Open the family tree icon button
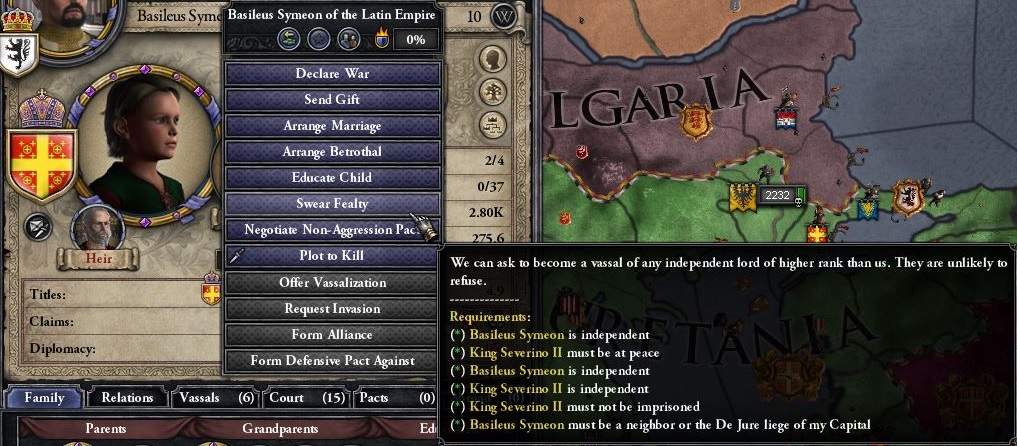1017x446 pixels. coord(490,92)
